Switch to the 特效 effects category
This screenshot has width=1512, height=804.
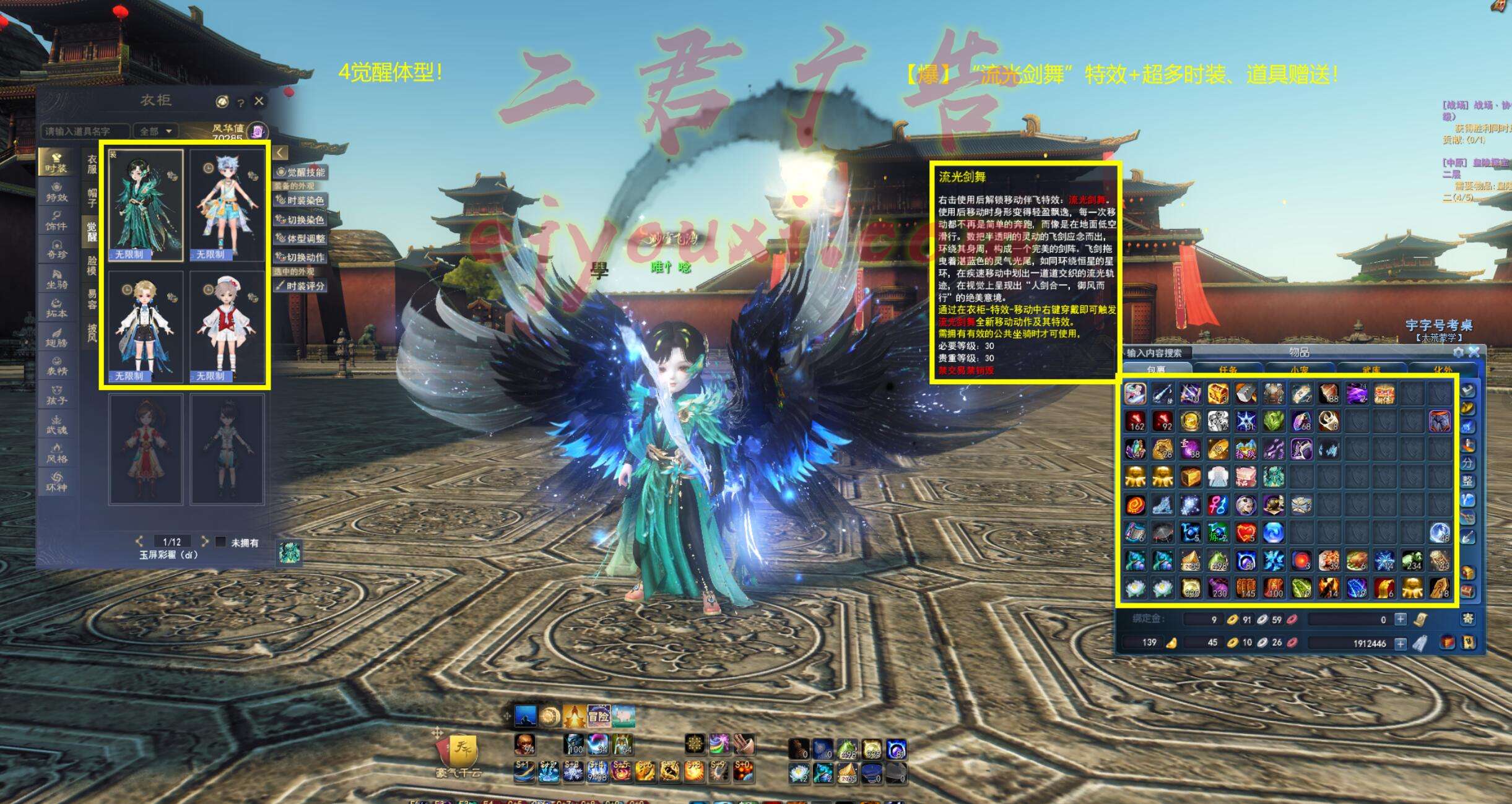pos(57,193)
